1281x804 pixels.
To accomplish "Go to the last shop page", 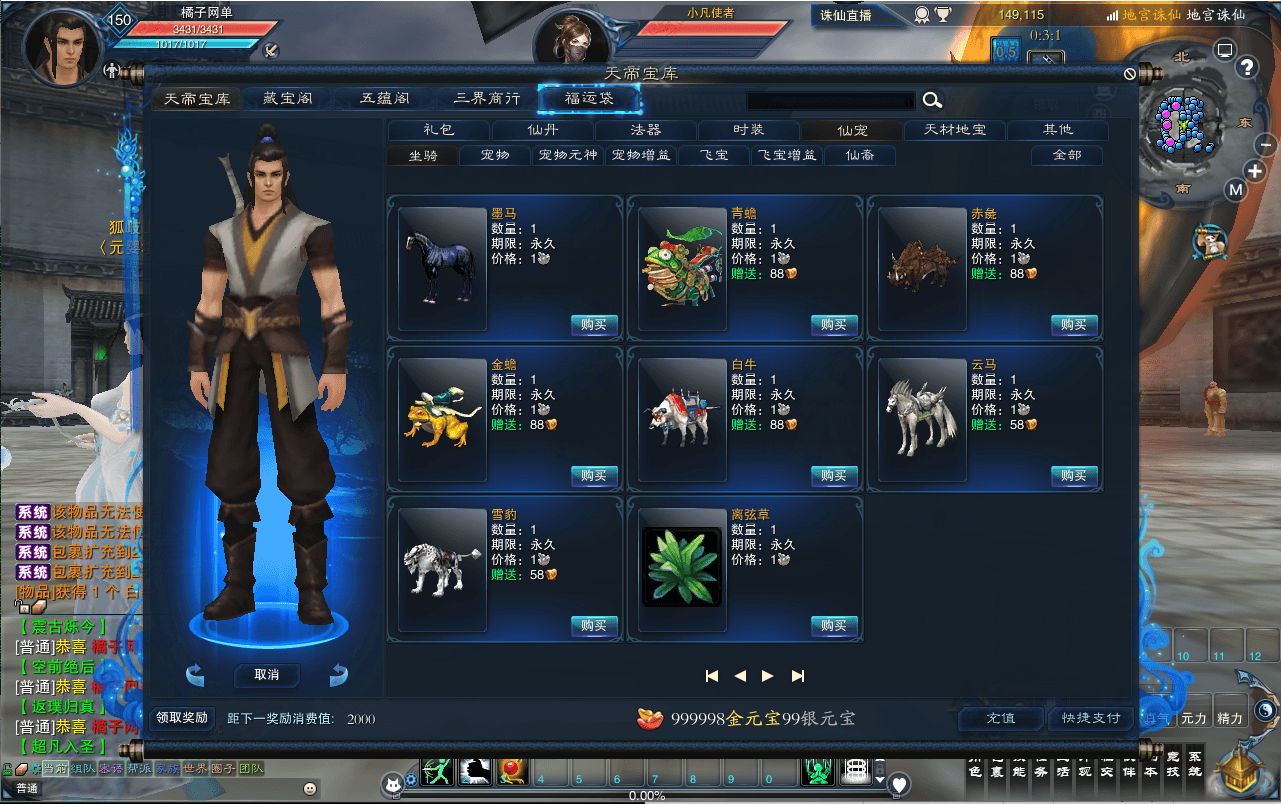I will tap(798, 676).
